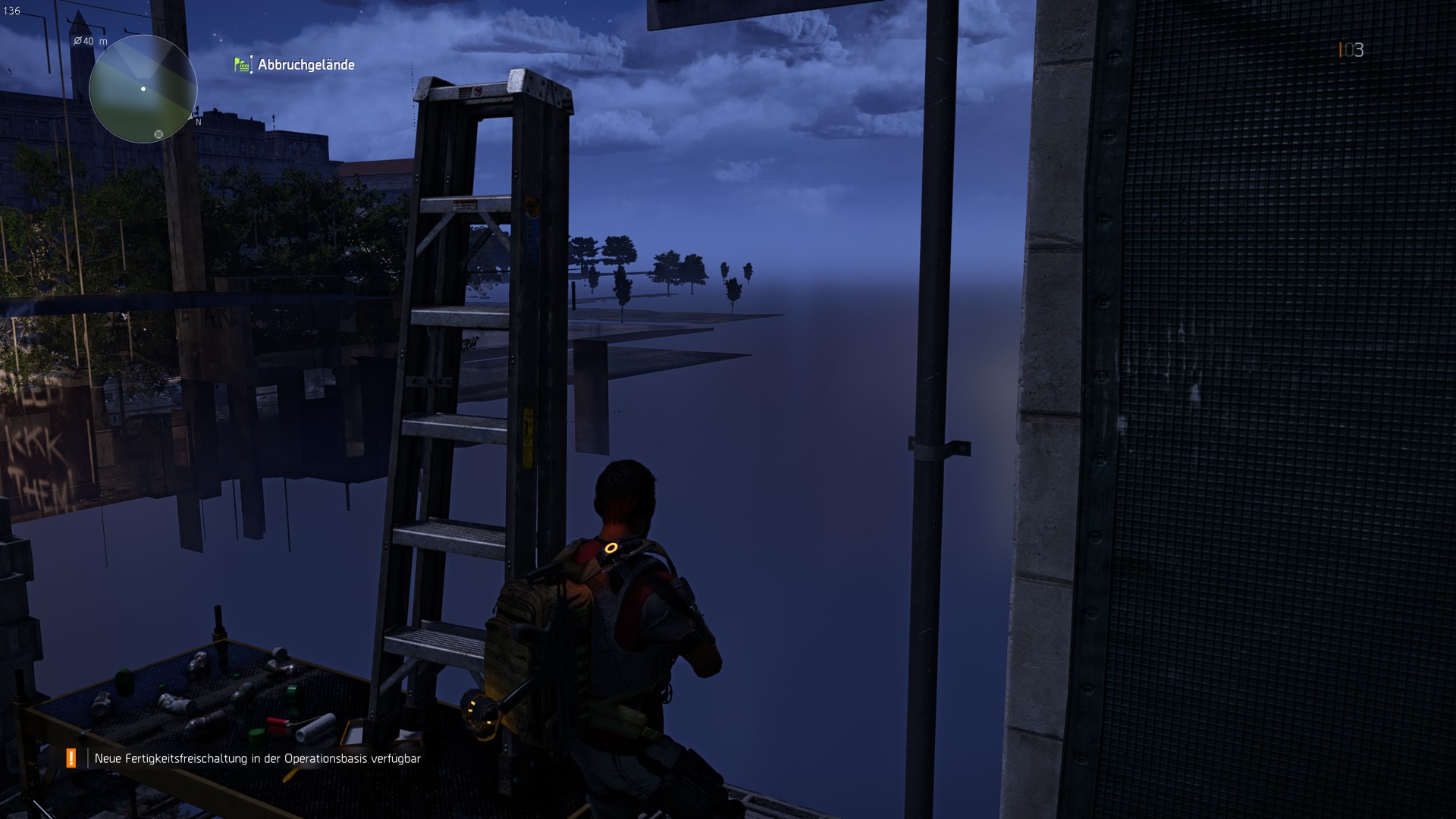Expand the zone name label next to its flag
Image resolution: width=1456 pixels, height=819 pixels.
click(306, 65)
